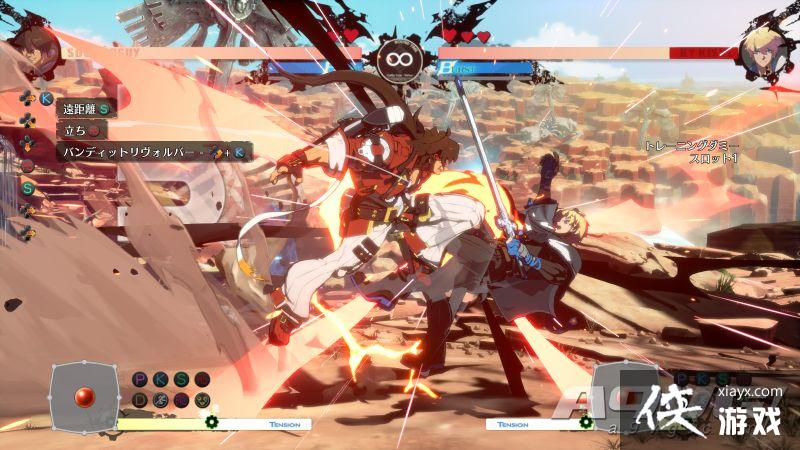
Task: Select the 遠距離 S combo step
Action: click(x=87, y=109)
